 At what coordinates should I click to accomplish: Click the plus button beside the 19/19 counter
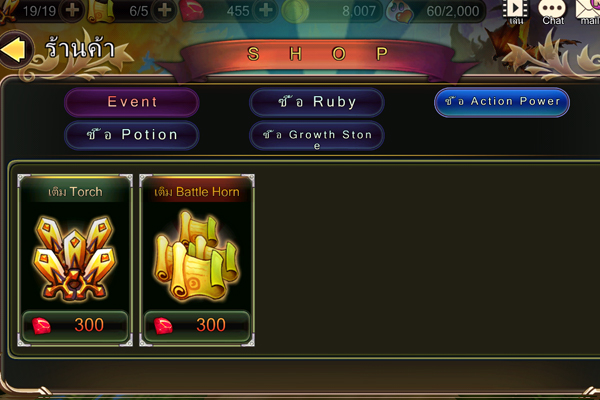point(73,10)
